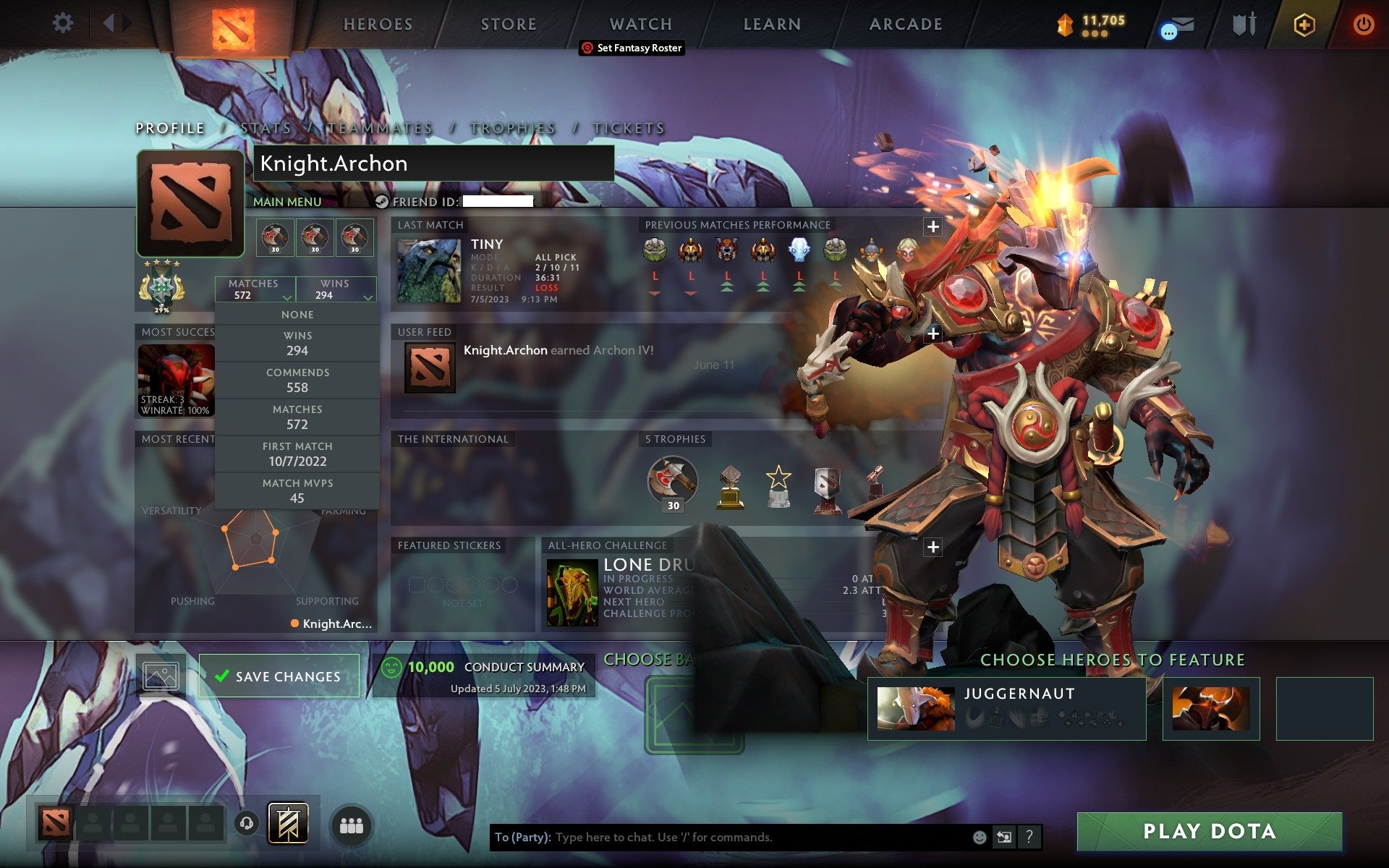
Task: Open the ARCADE menu
Action: (905, 23)
